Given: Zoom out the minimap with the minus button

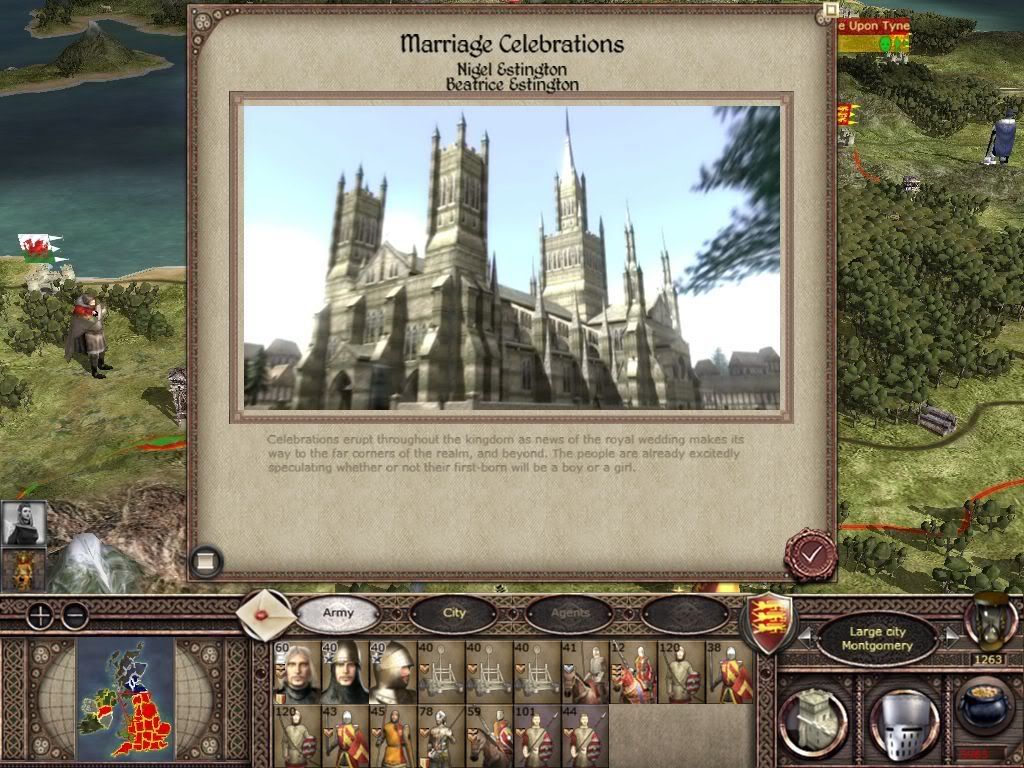Looking at the screenshot, I should point(74,615).
